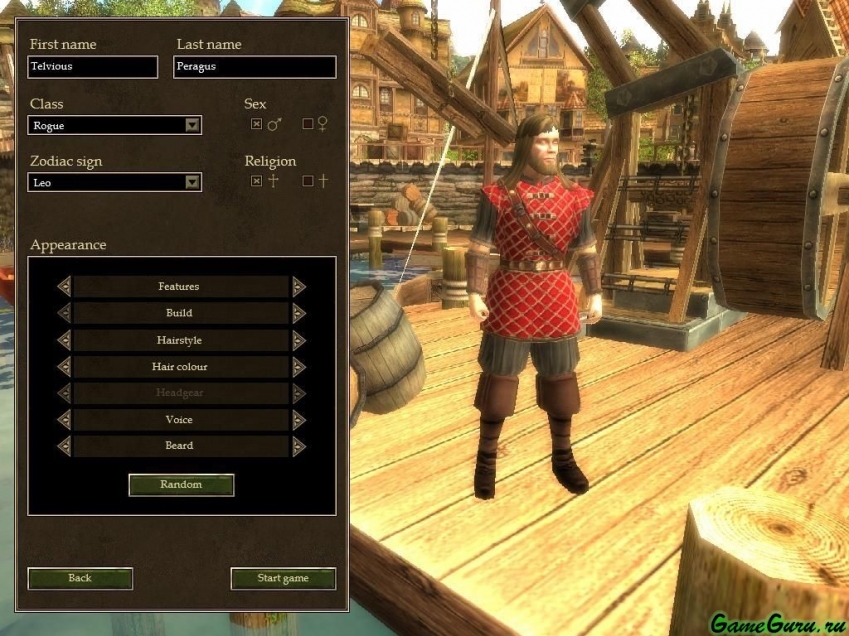849x636 pixels.
Task: Go Back to the previous screen
Action: [x=80, y=578]
